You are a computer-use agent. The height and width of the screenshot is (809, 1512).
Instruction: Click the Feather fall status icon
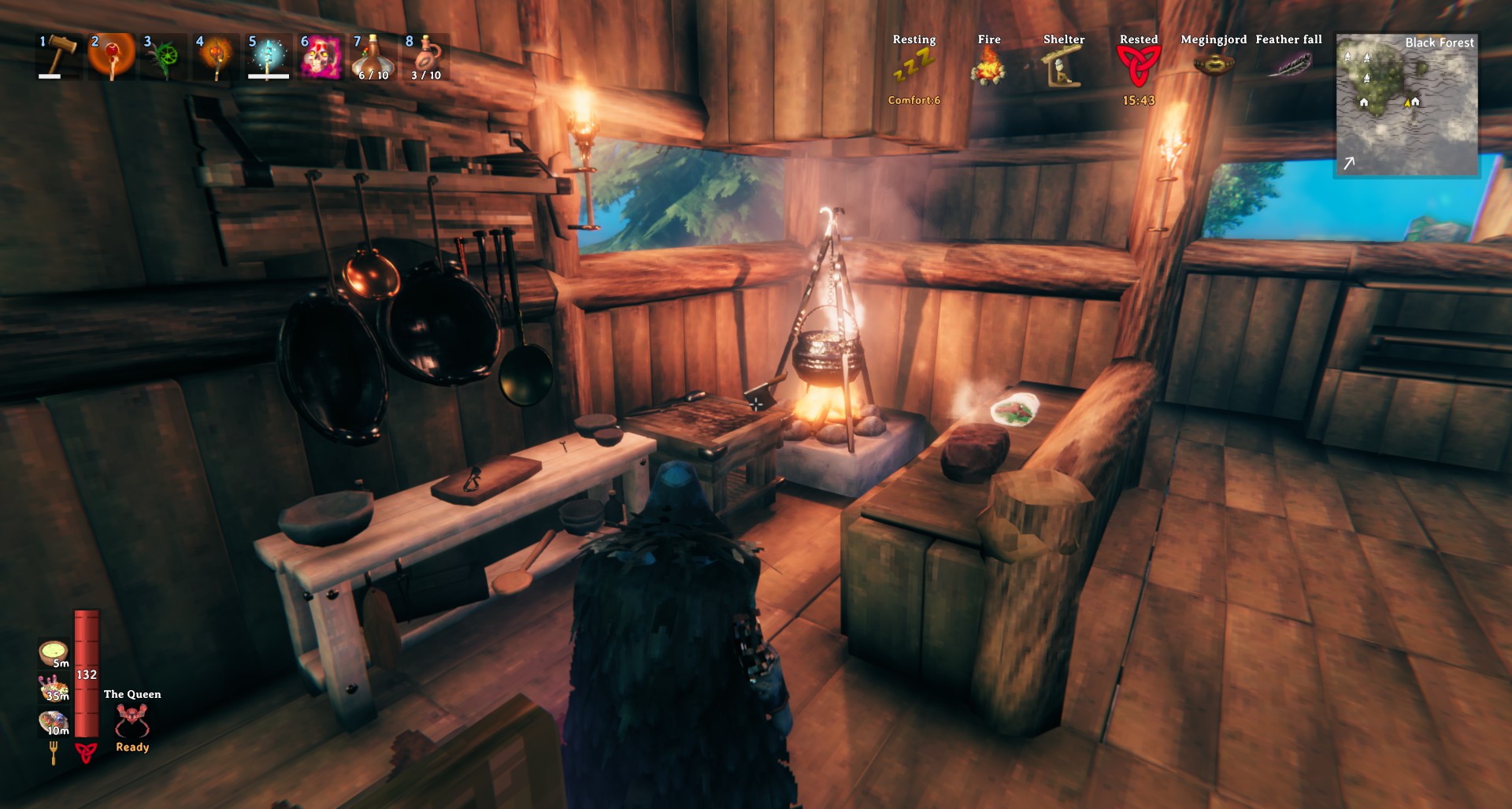point(1288,65)
